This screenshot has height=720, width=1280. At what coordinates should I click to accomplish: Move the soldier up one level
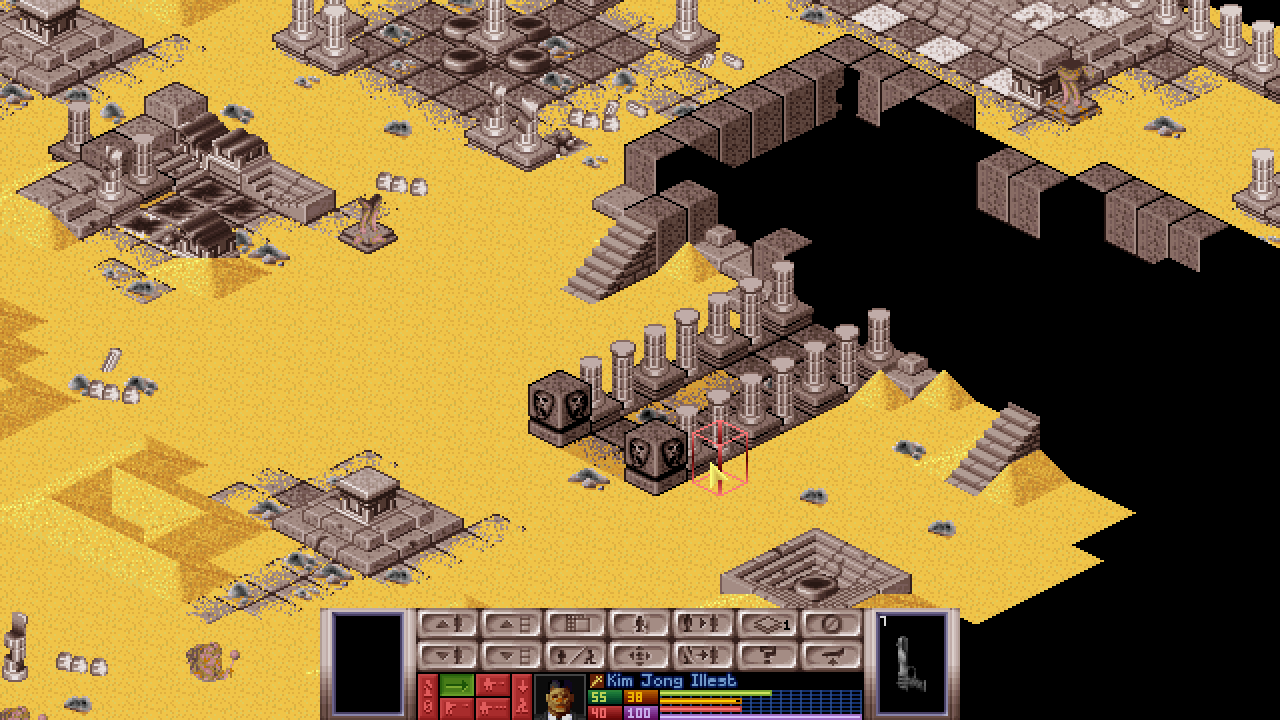[448, 624]
